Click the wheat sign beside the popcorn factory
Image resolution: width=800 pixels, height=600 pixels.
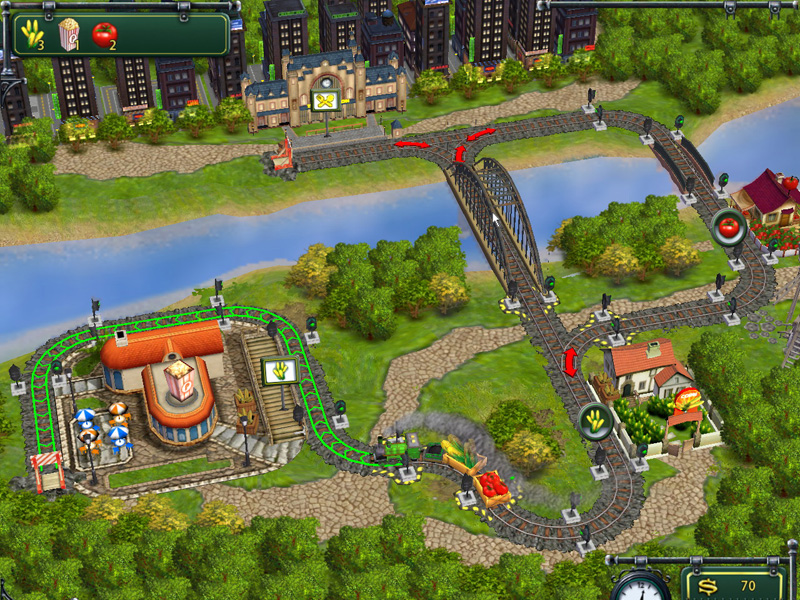[x=278, y=373]
